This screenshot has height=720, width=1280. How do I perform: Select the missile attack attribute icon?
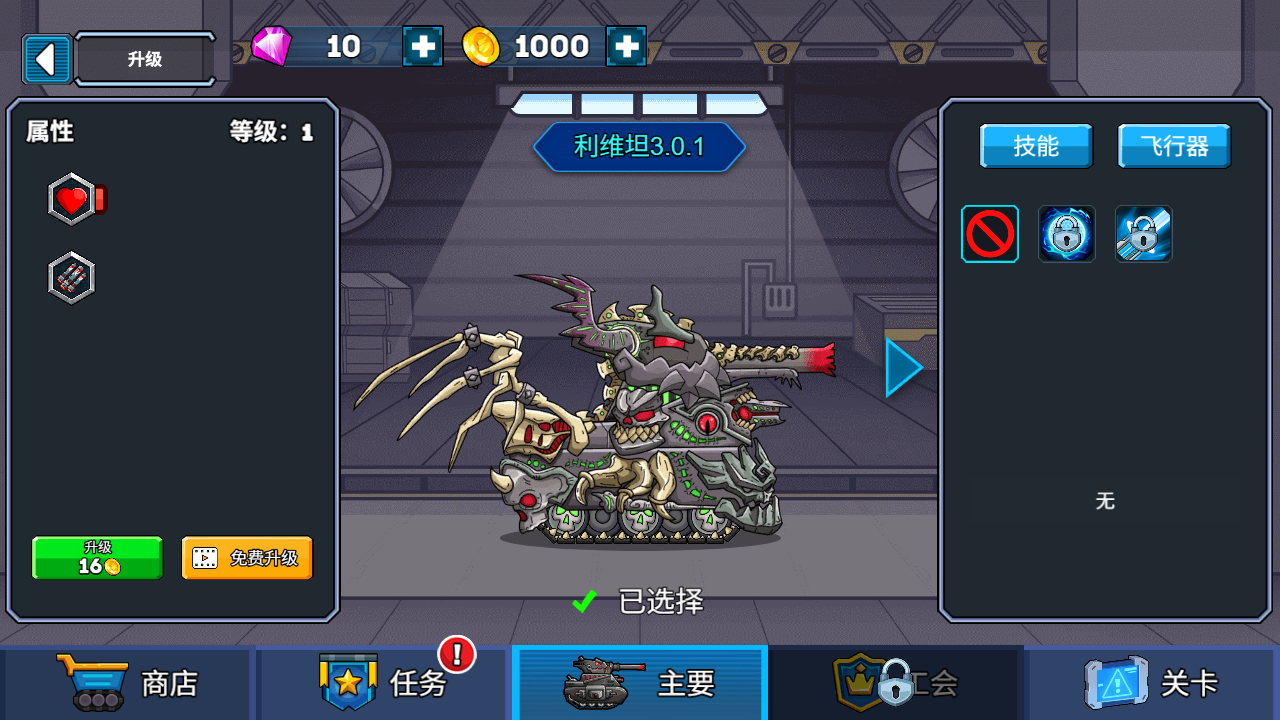(x=72, y=278)
